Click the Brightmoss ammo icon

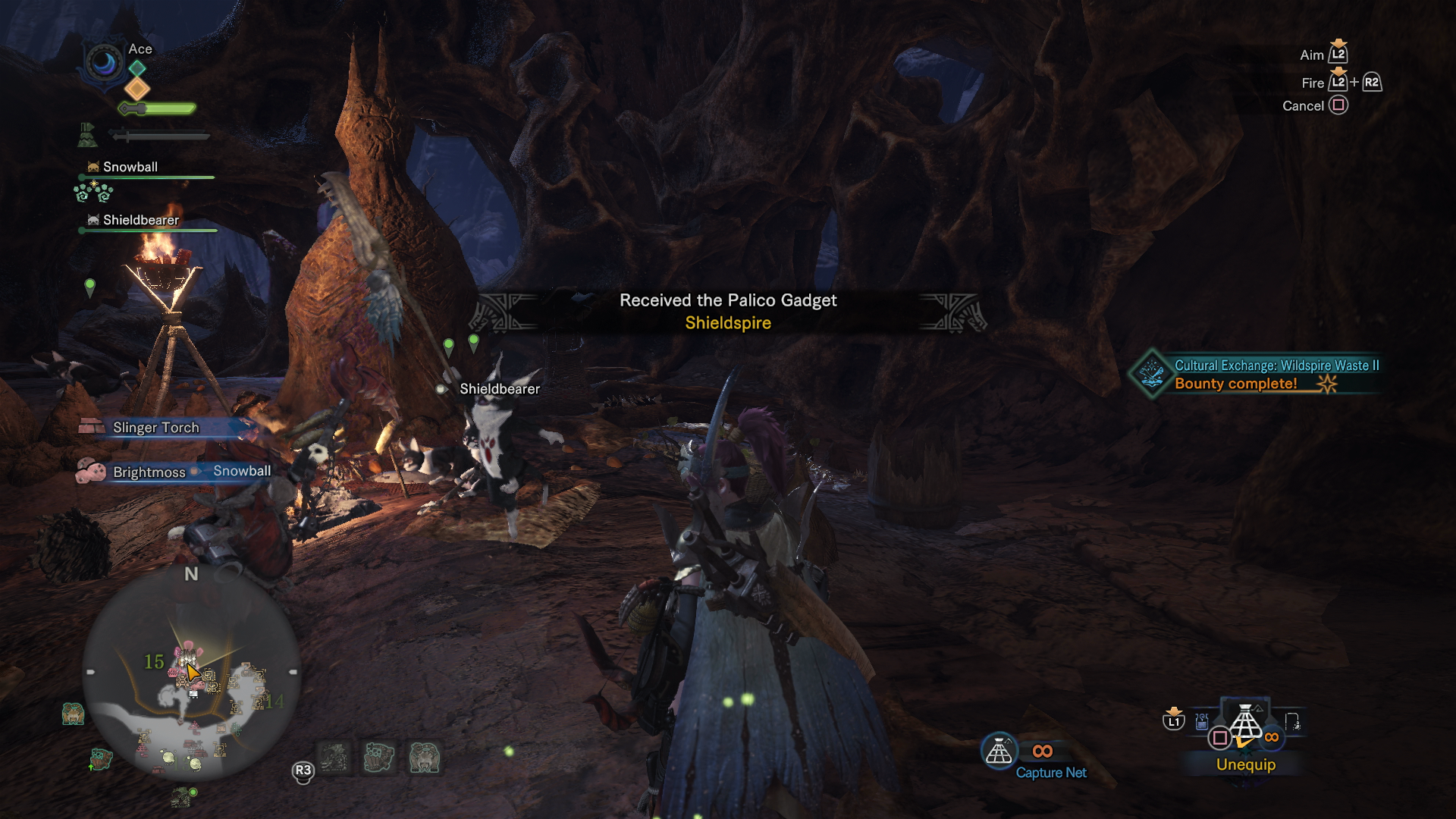93,471
